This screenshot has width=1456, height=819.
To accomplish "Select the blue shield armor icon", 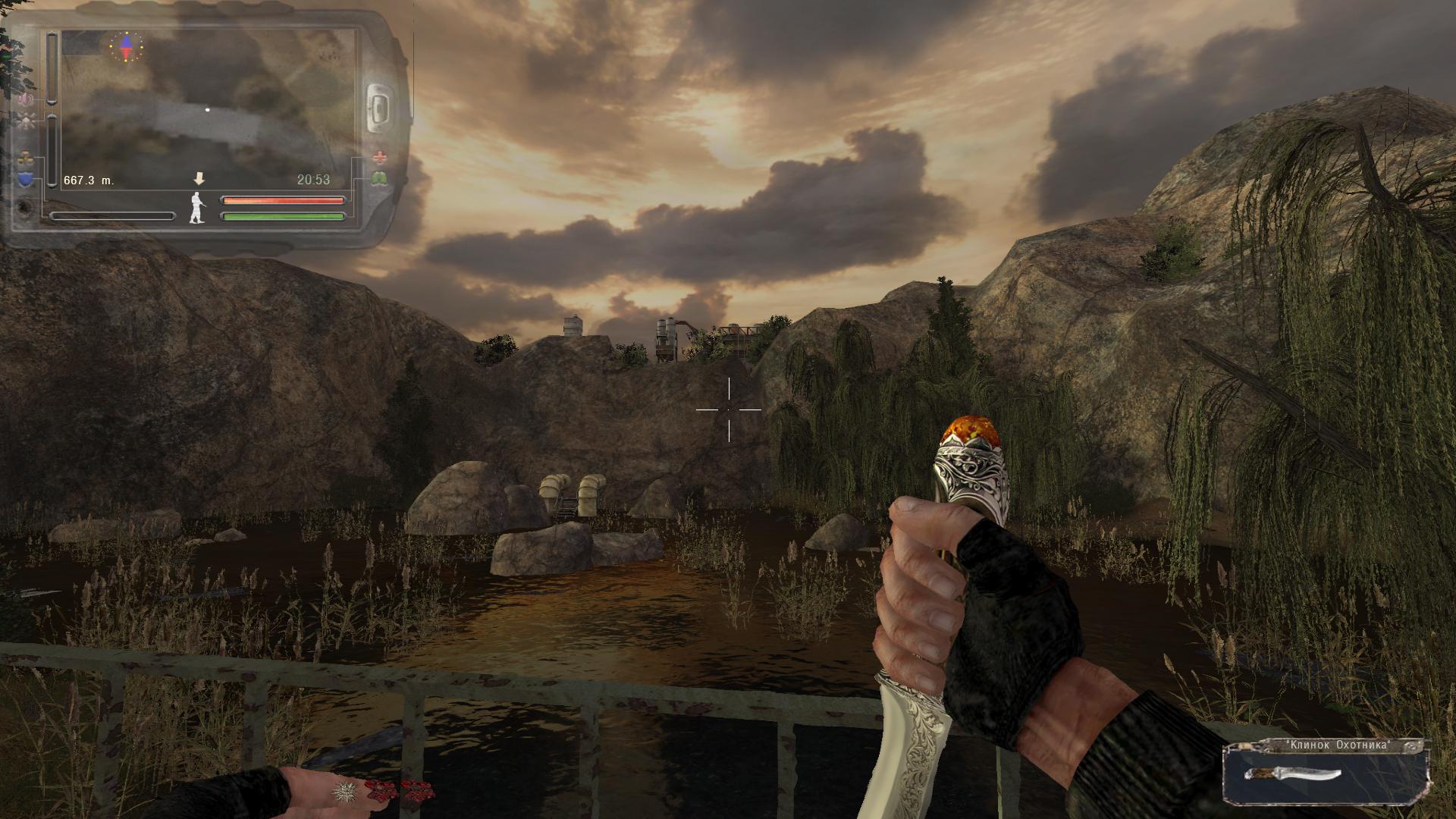I will [x=27, y=180].
